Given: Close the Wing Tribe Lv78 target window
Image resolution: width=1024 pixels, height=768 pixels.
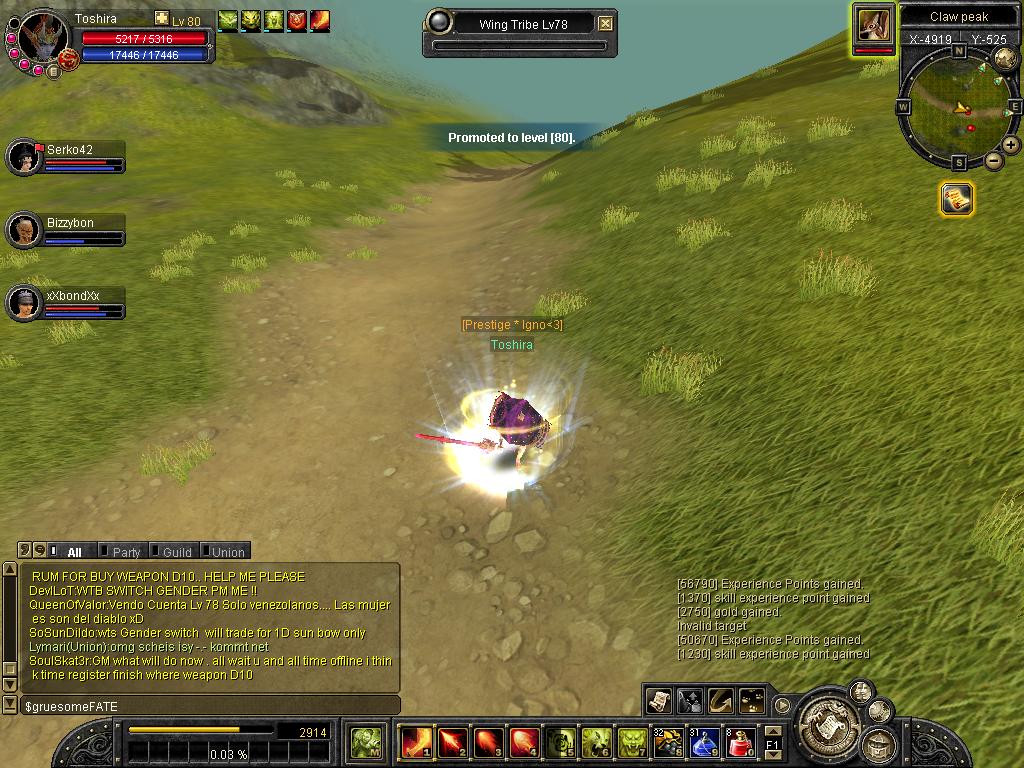Looking at the screenshot, I should coord(606,23).
